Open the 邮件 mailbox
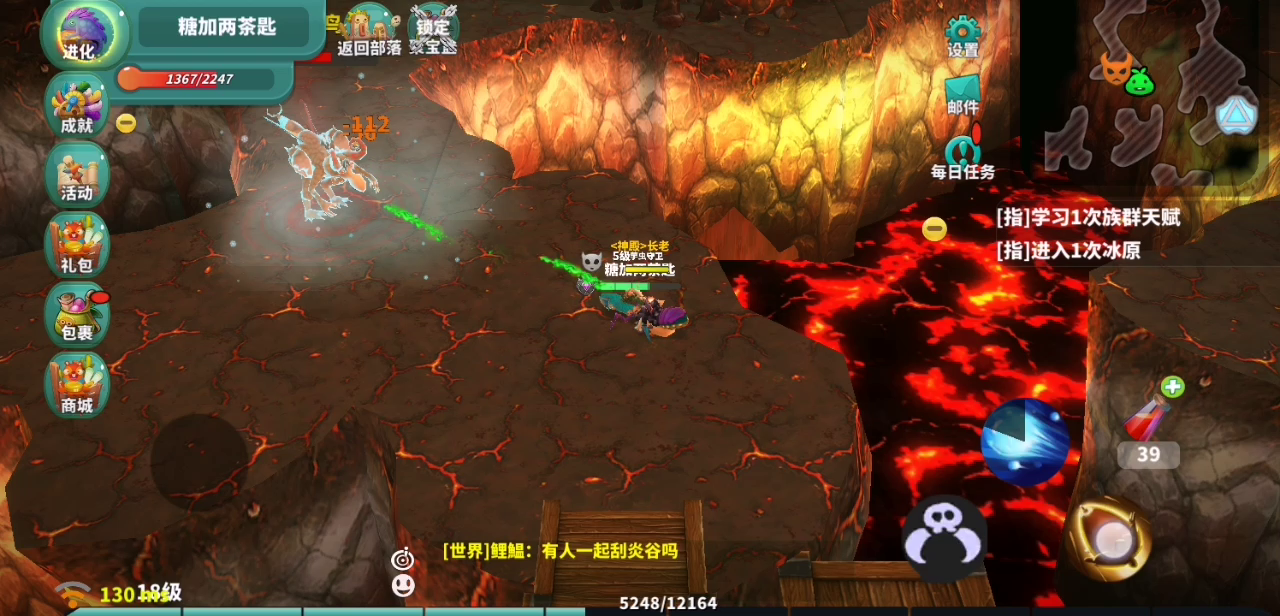1280x616 pixels. coord(963,94)
